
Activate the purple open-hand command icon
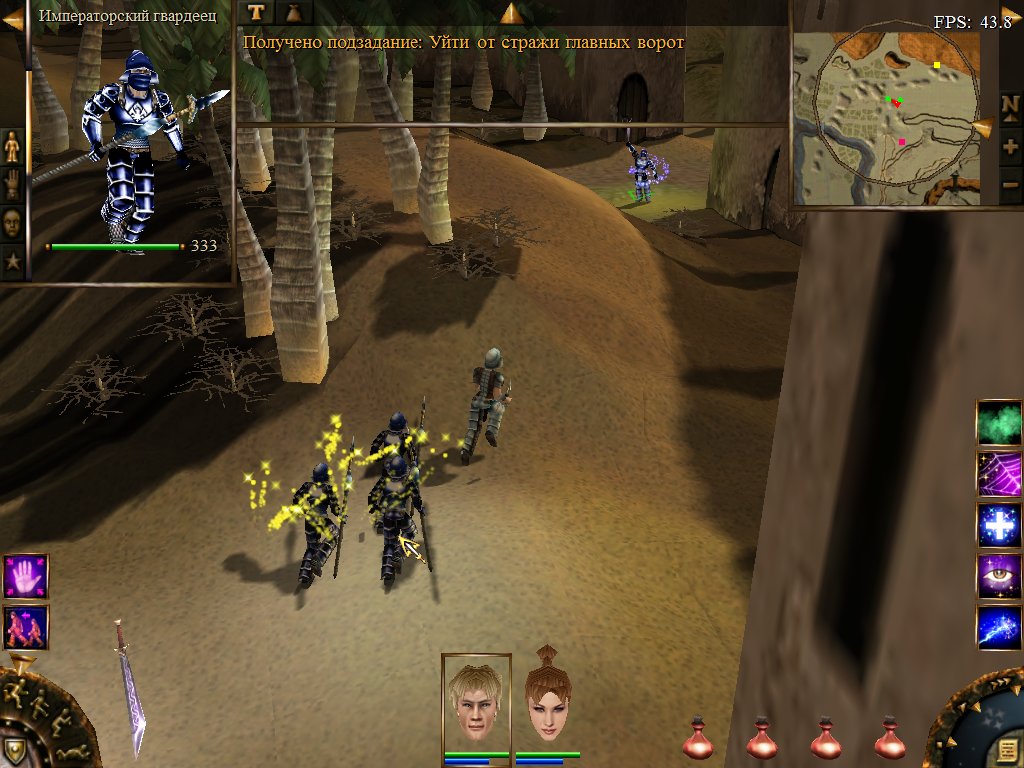pyautogui.click(x=25, y=576)
